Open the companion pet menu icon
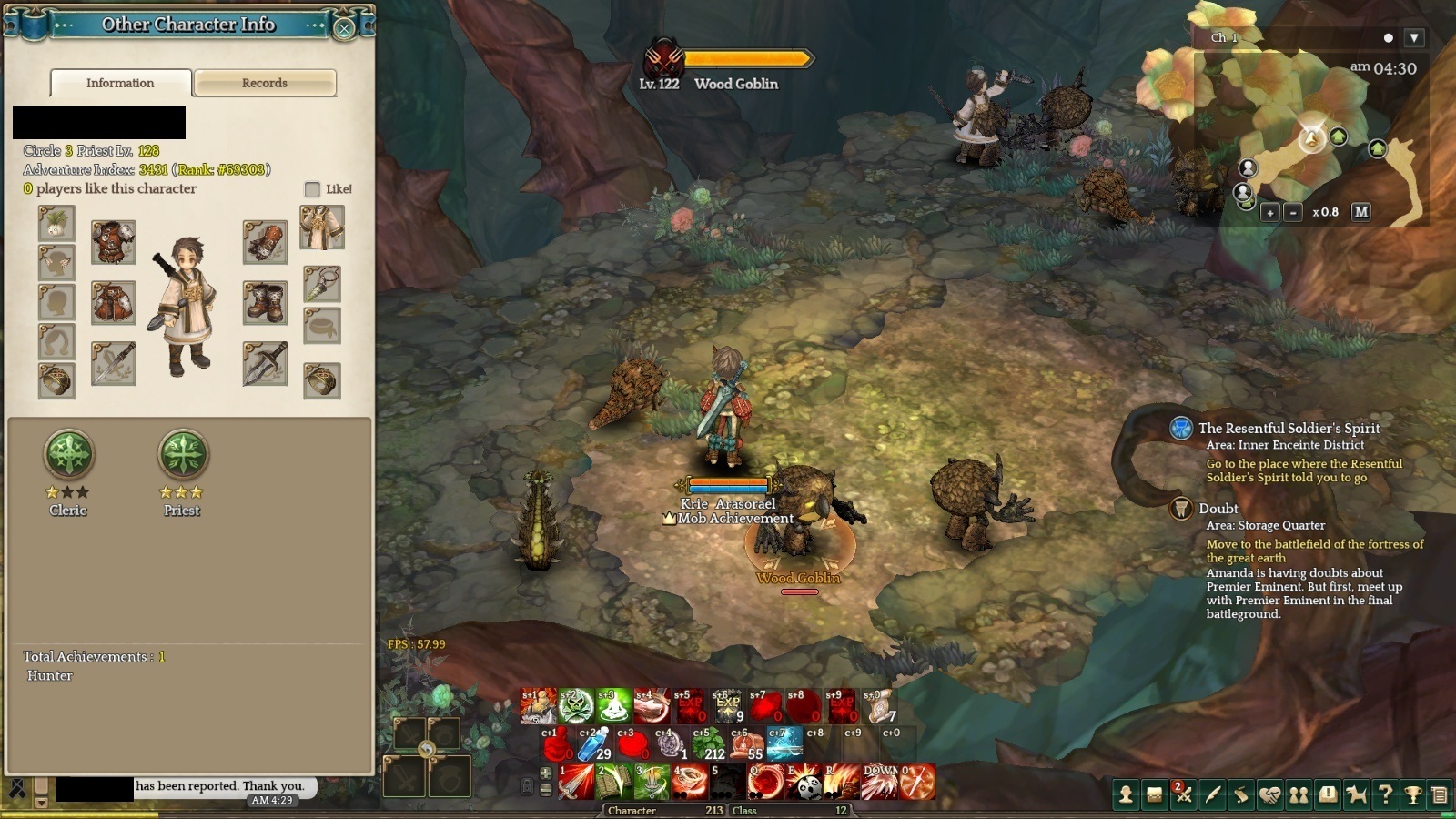This screenshot has width=1456, height=819. pyautogui.click(x=1356, y=794)
